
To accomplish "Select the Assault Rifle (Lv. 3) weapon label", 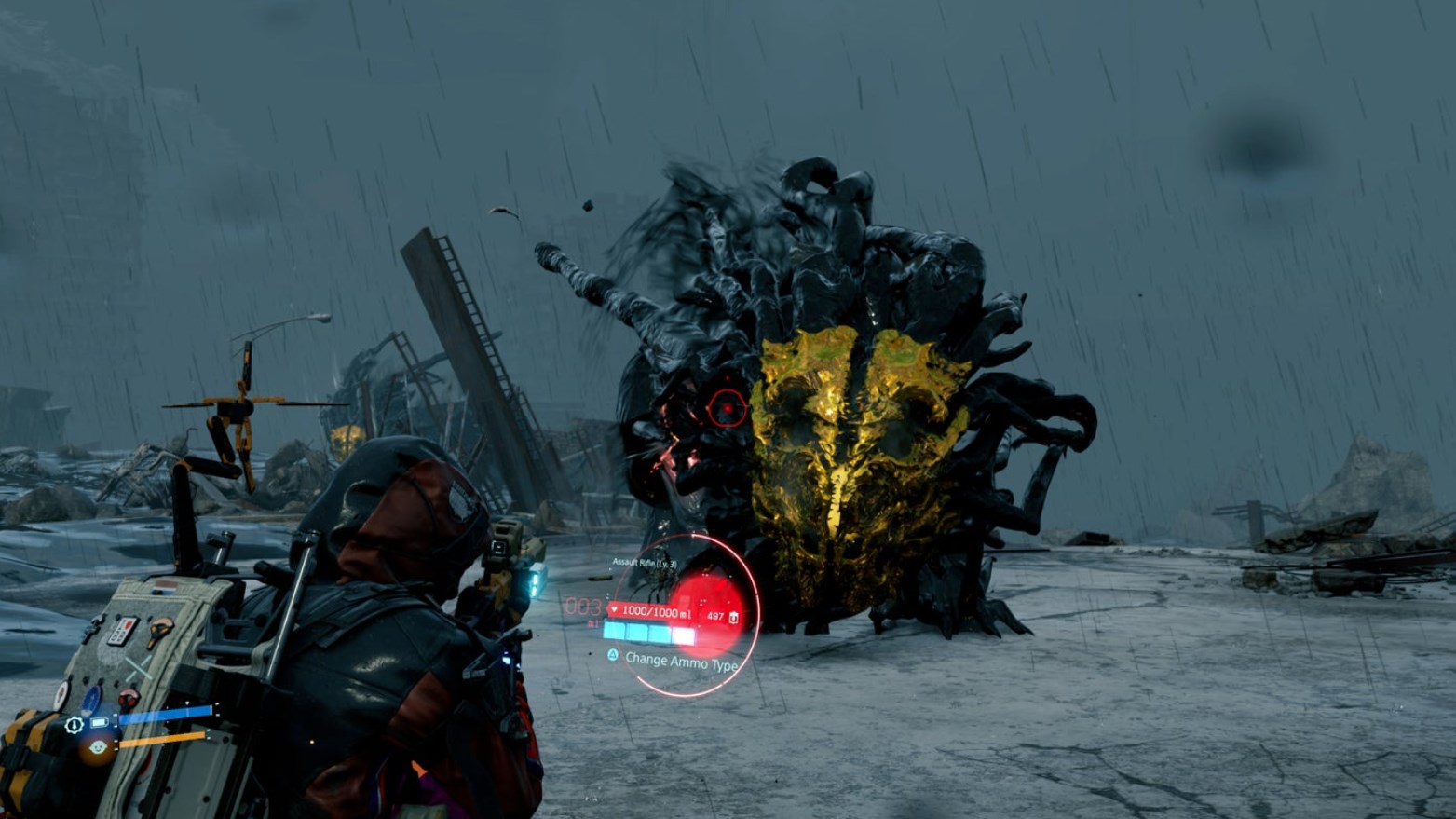I will [x=645, y=564].
